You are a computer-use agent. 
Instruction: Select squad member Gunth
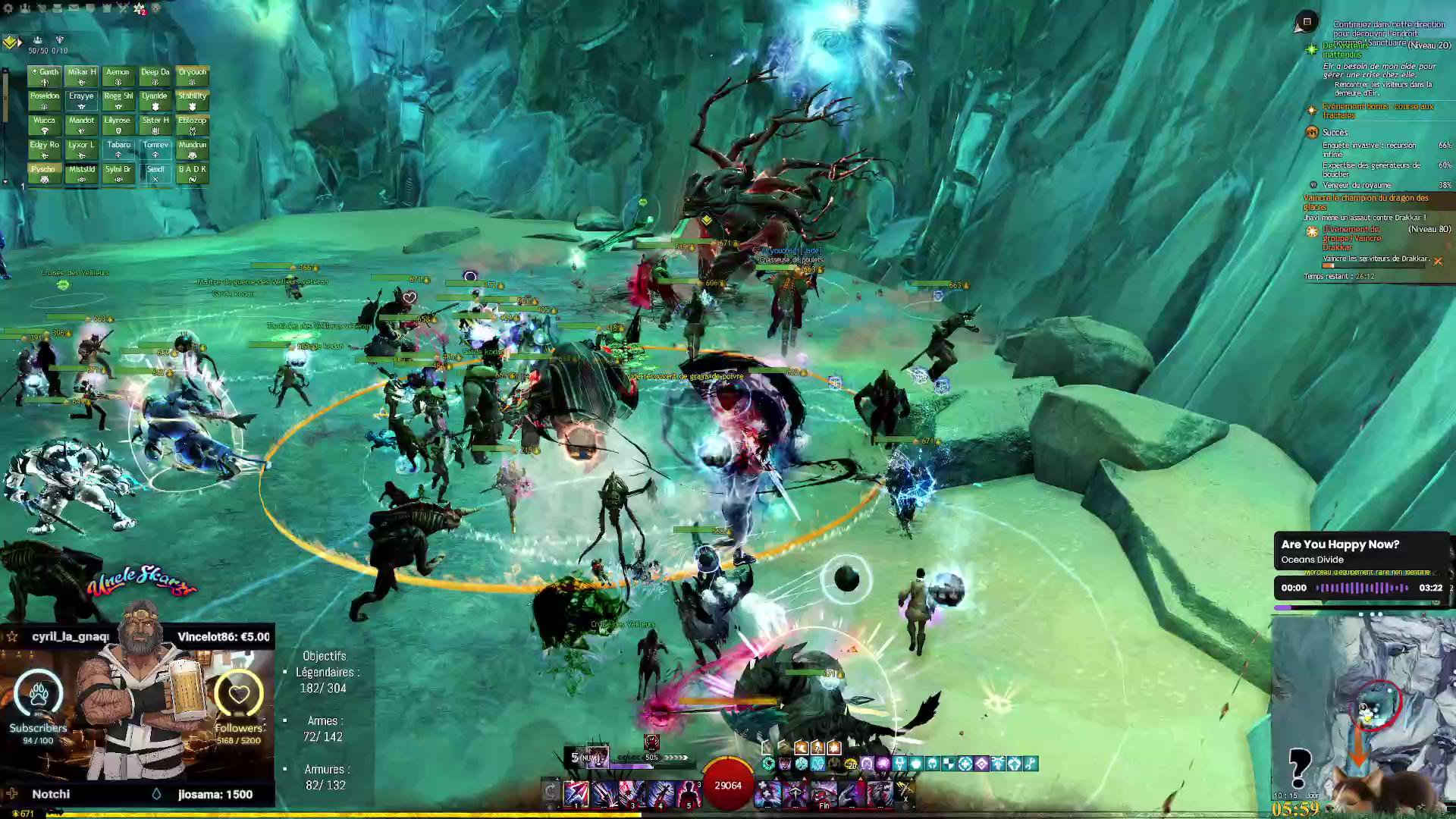45,76
